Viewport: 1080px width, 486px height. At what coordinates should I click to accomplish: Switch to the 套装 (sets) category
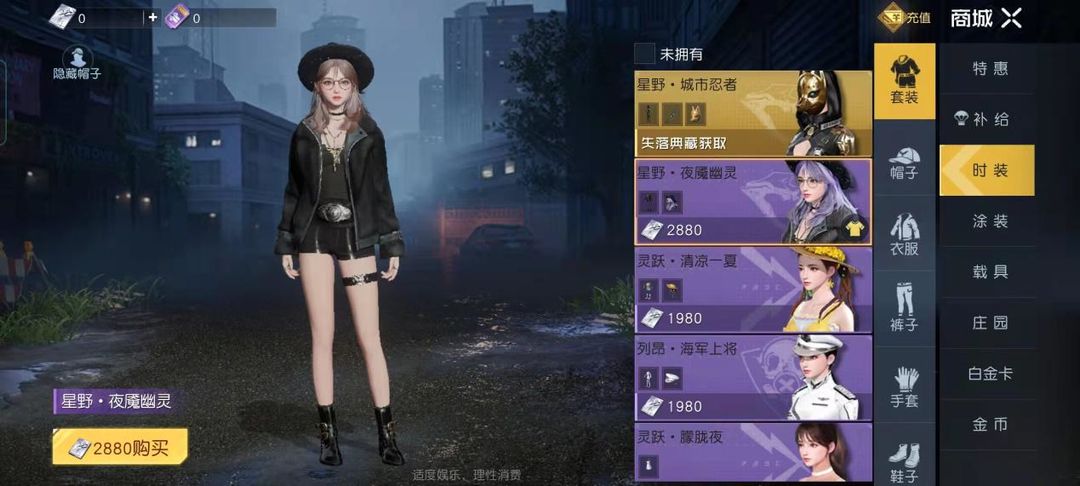pos(904,78)
